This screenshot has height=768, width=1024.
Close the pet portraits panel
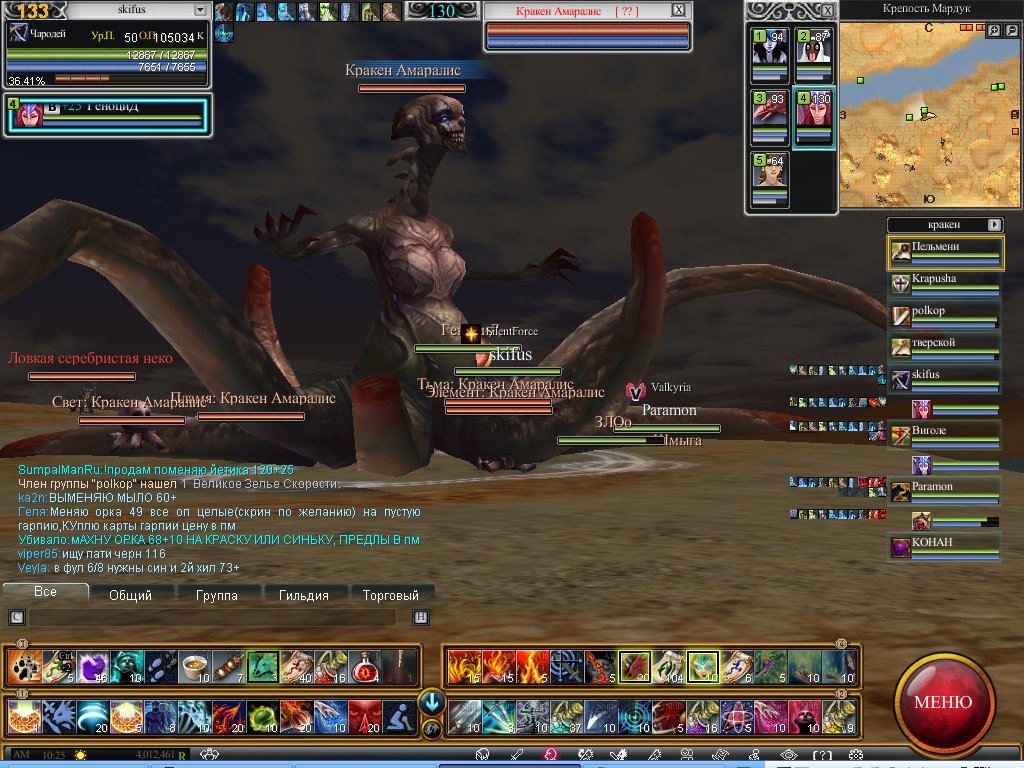click(x=827, y=10)
